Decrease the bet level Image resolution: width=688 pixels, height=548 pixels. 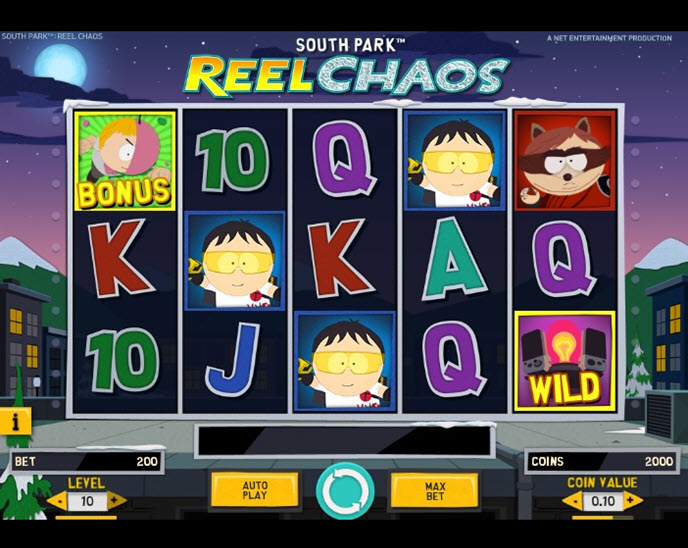[x=55, y=500]
